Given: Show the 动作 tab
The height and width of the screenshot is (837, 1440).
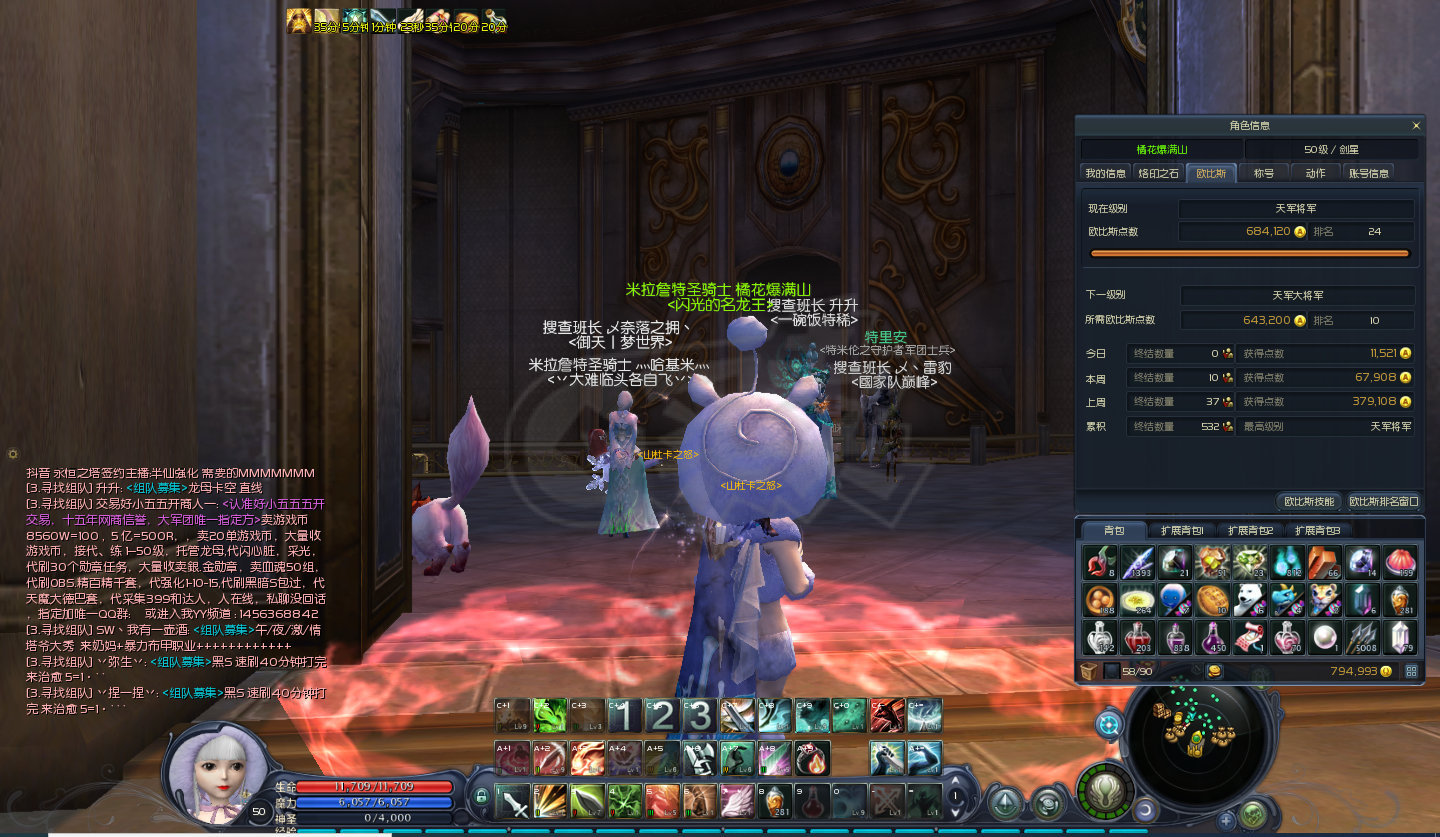Looking at the screenshot, I should pyautogui.click(x=1315, y=173).
